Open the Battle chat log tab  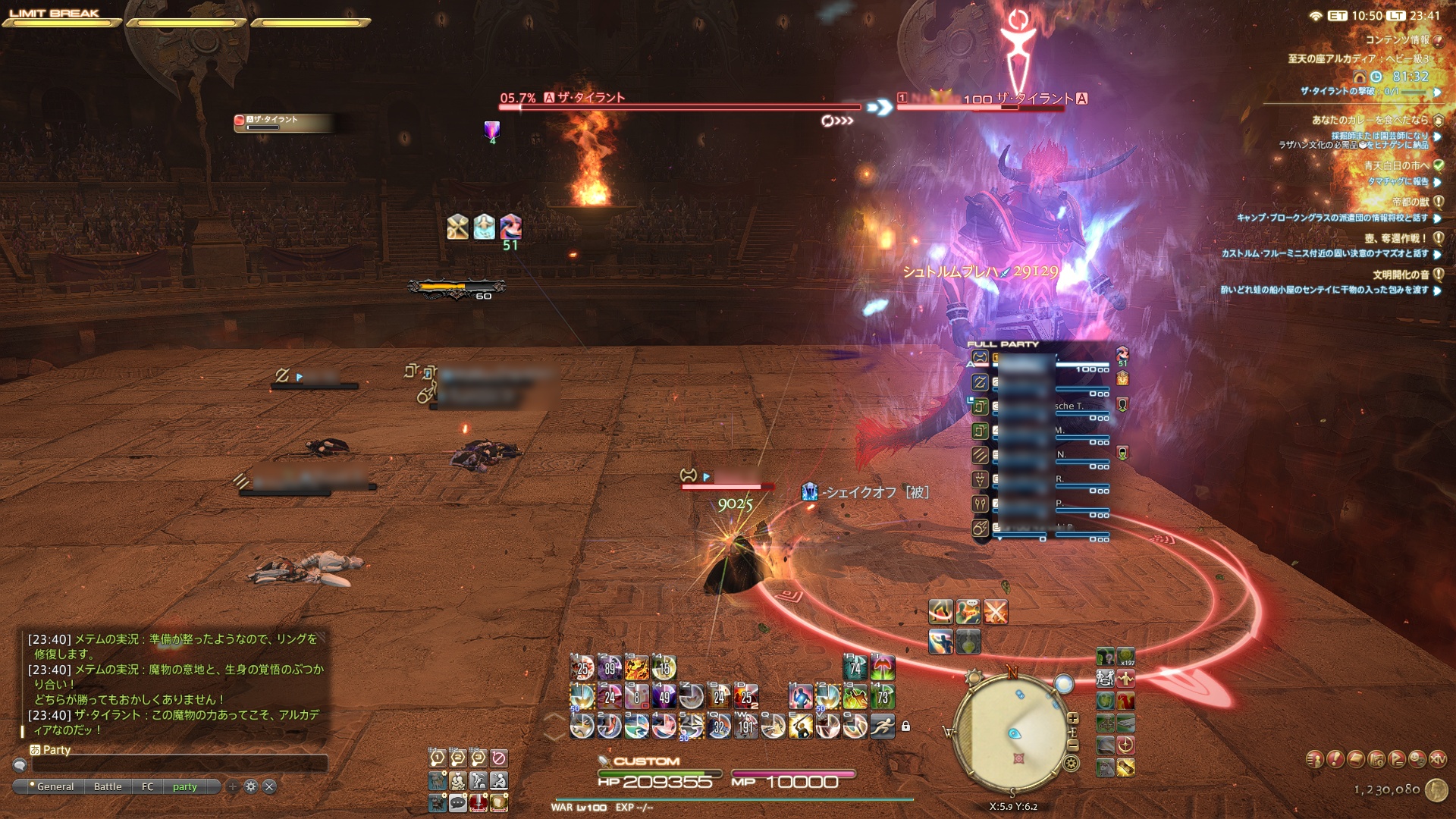click(108, 787)
